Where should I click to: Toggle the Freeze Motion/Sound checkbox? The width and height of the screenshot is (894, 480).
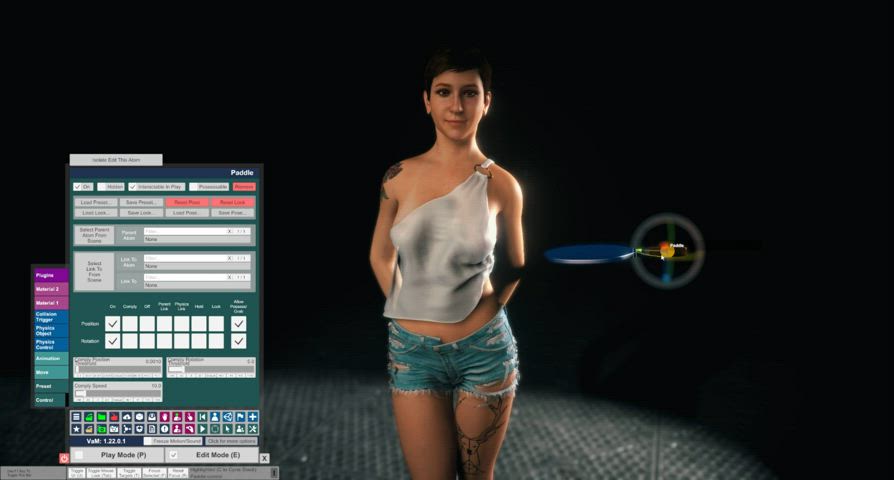point(149,441)
